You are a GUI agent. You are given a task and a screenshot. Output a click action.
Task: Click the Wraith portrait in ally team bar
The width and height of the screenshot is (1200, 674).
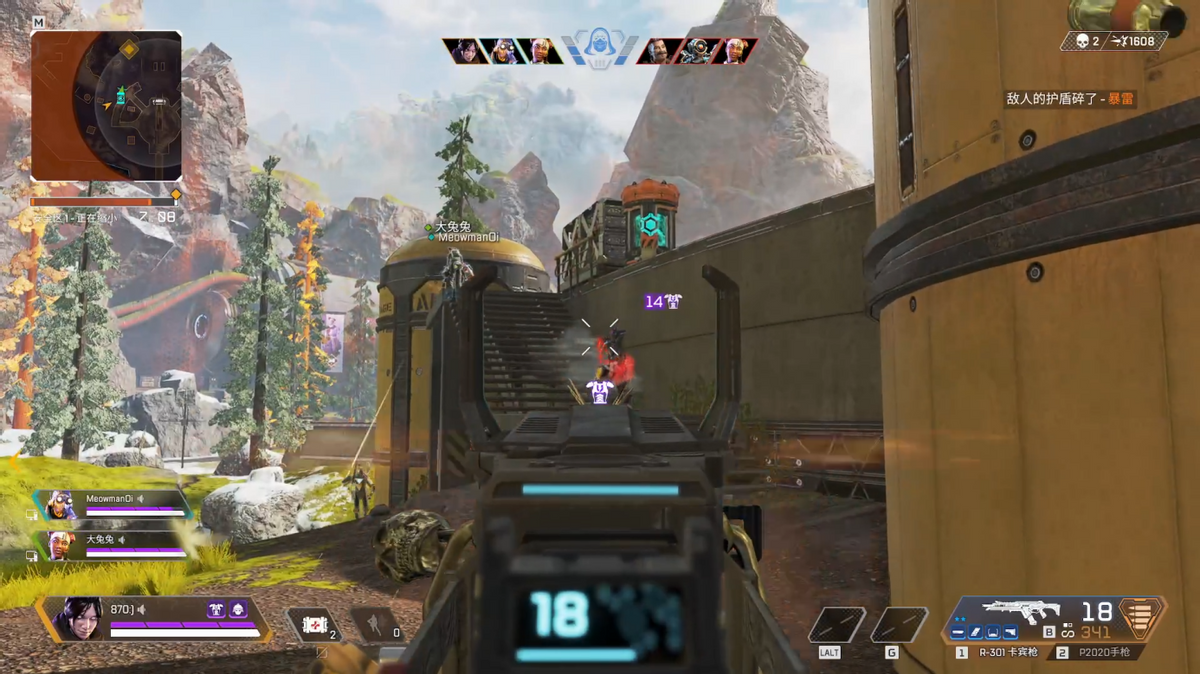pos(466,51)
